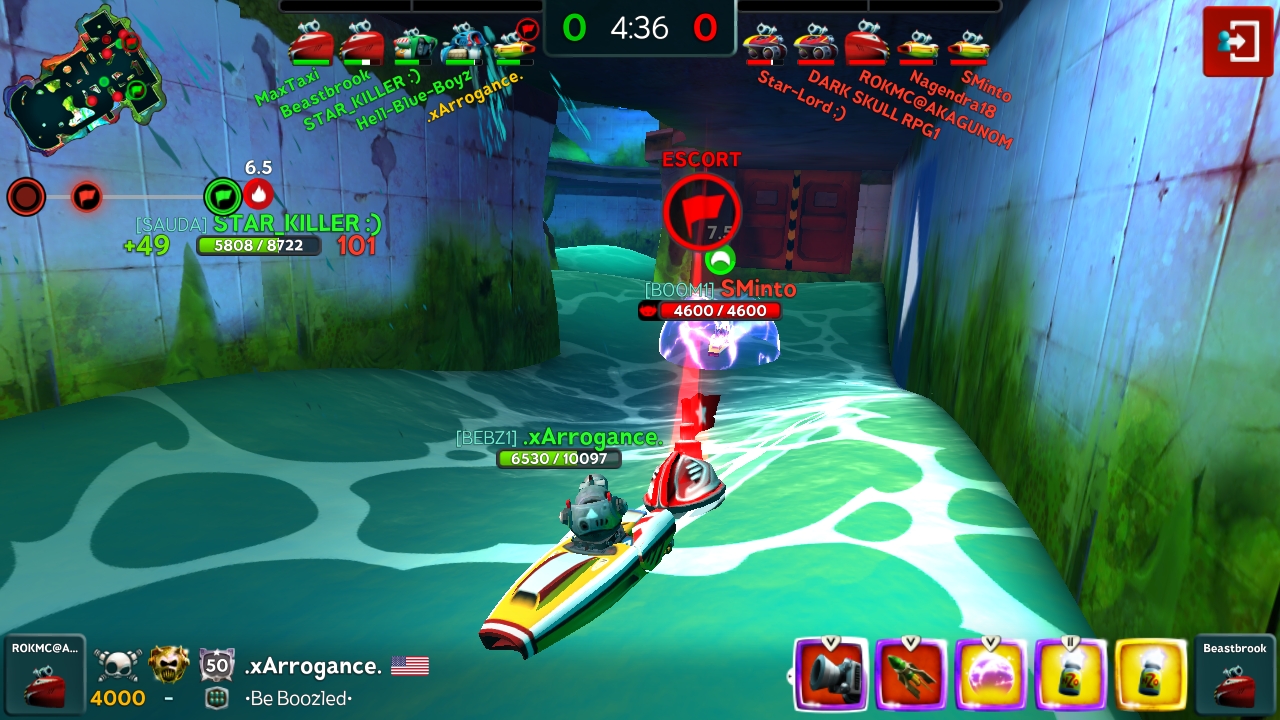Viewport: 1280px width, 720px height.
Task: Select the pink shield bubble item slot
Action: [x=990, y=674]
